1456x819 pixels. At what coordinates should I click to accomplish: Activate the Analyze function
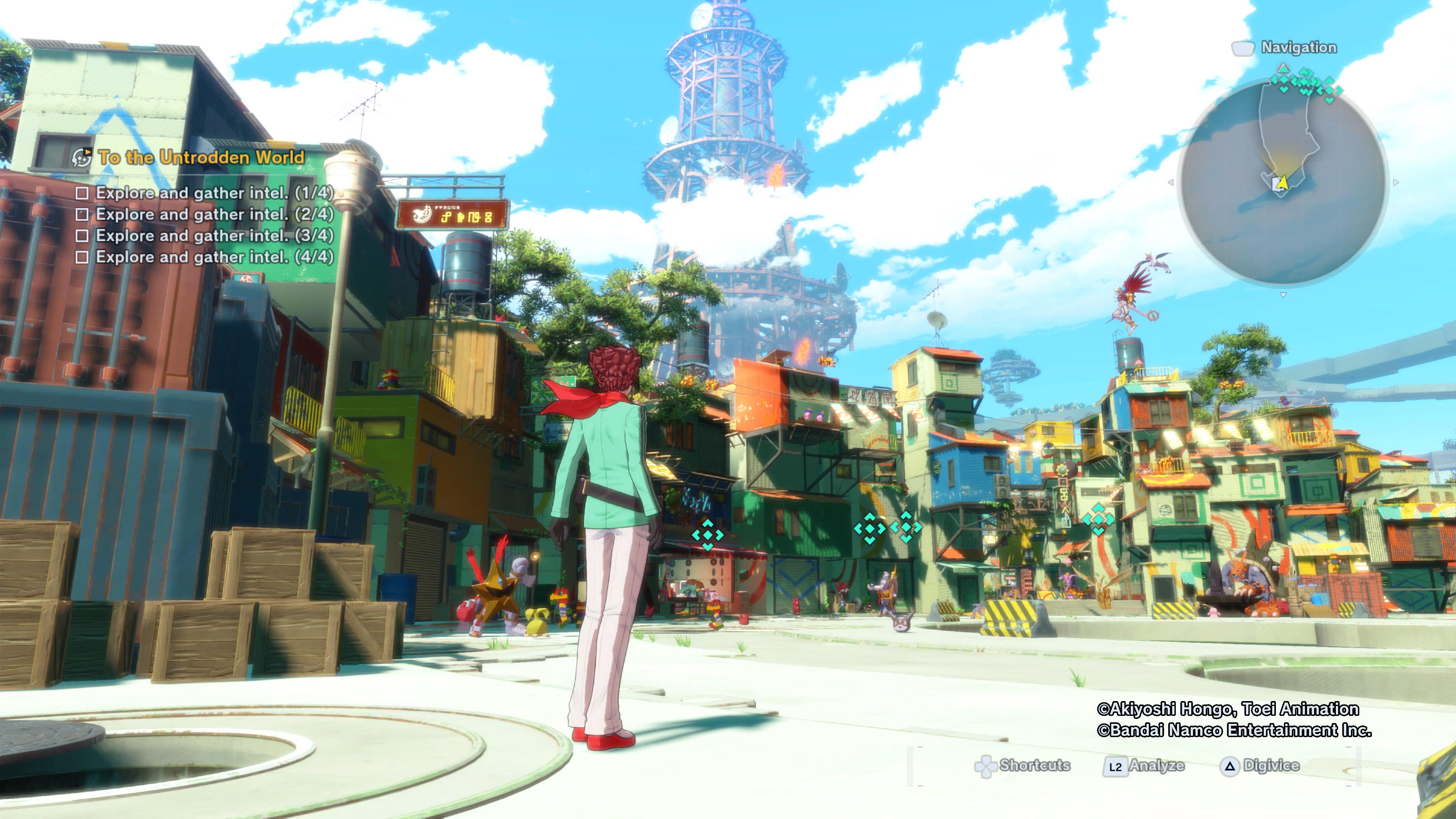pyautogui.click(x=1144, y=766)
